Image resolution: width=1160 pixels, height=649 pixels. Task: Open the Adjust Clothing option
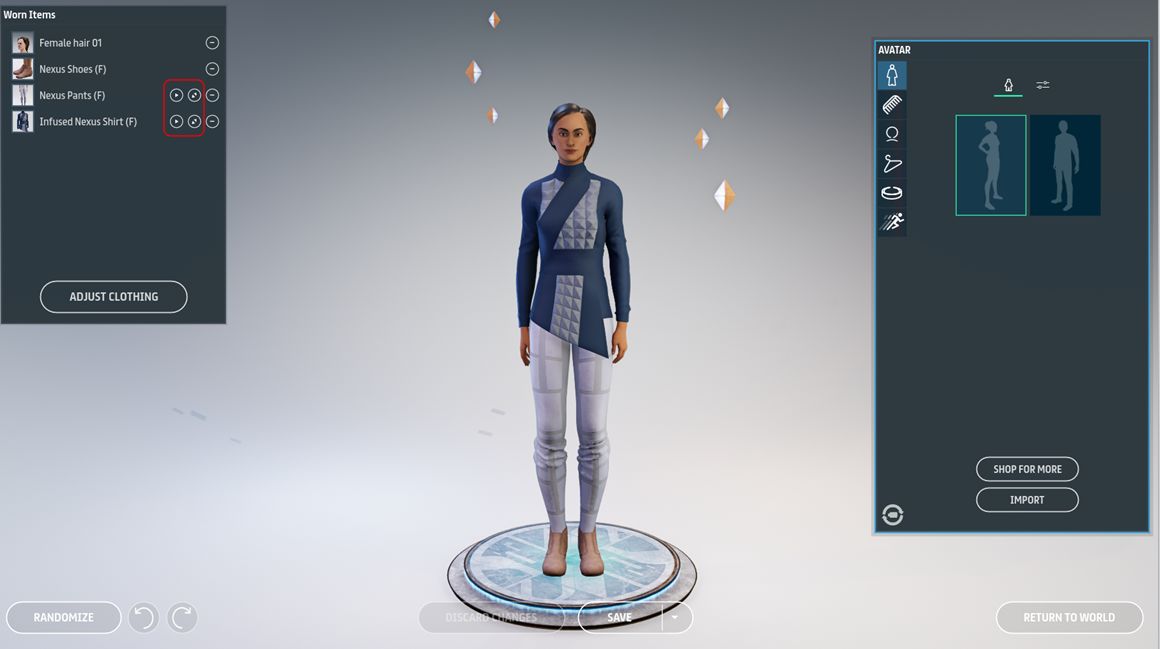coord(113,297)
